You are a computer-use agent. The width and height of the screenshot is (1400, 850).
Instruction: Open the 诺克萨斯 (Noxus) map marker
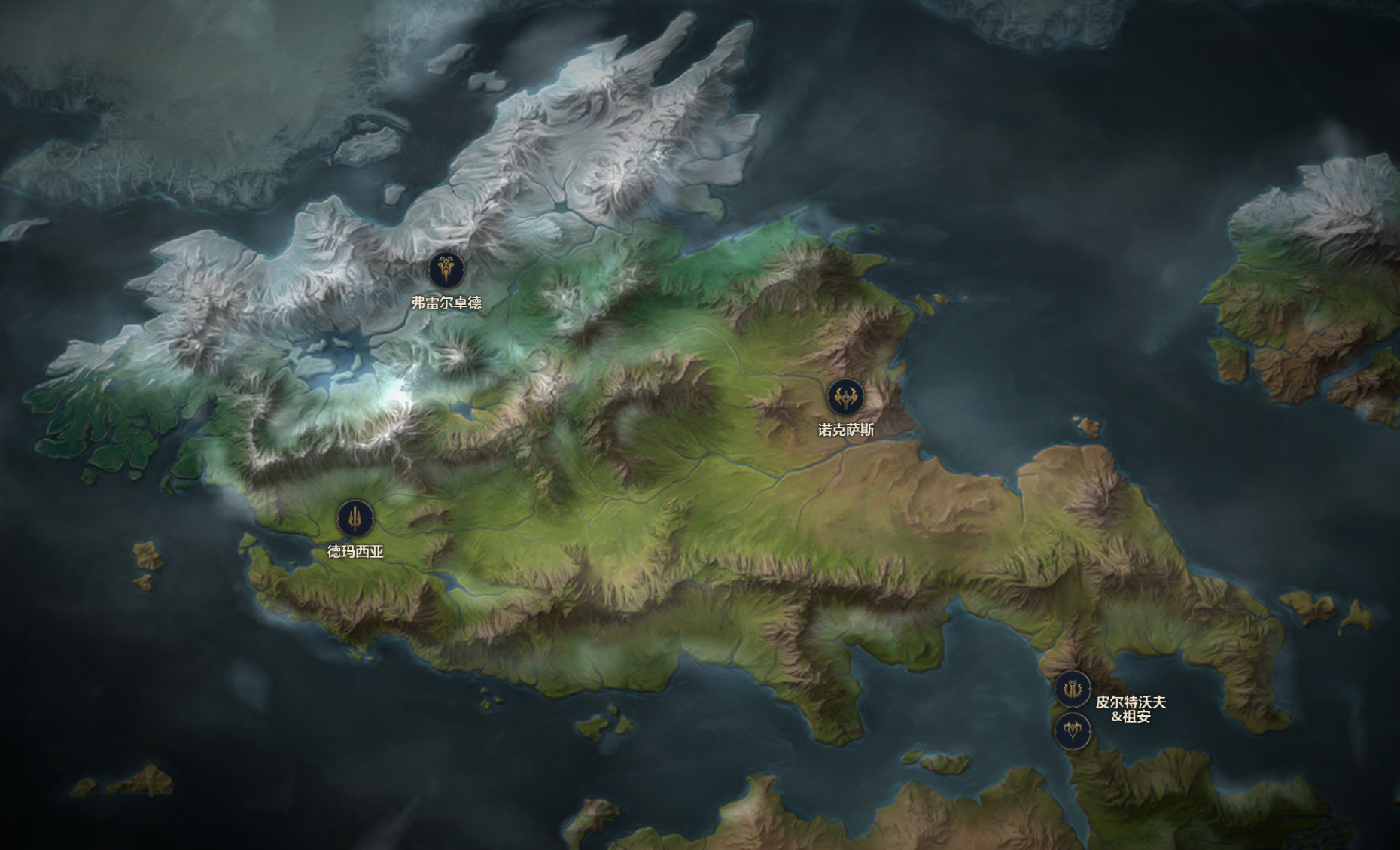[x=845, y=397]
